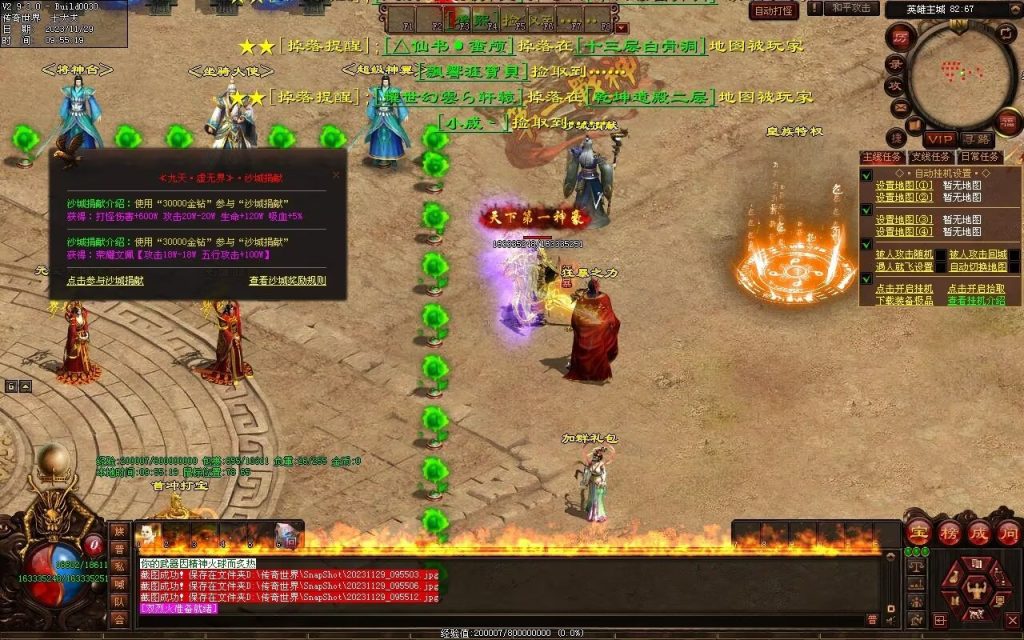1024x640 pixels.
Task: View the 查看沙城奖励规则 reward rules
Action: tap(287, 281)
